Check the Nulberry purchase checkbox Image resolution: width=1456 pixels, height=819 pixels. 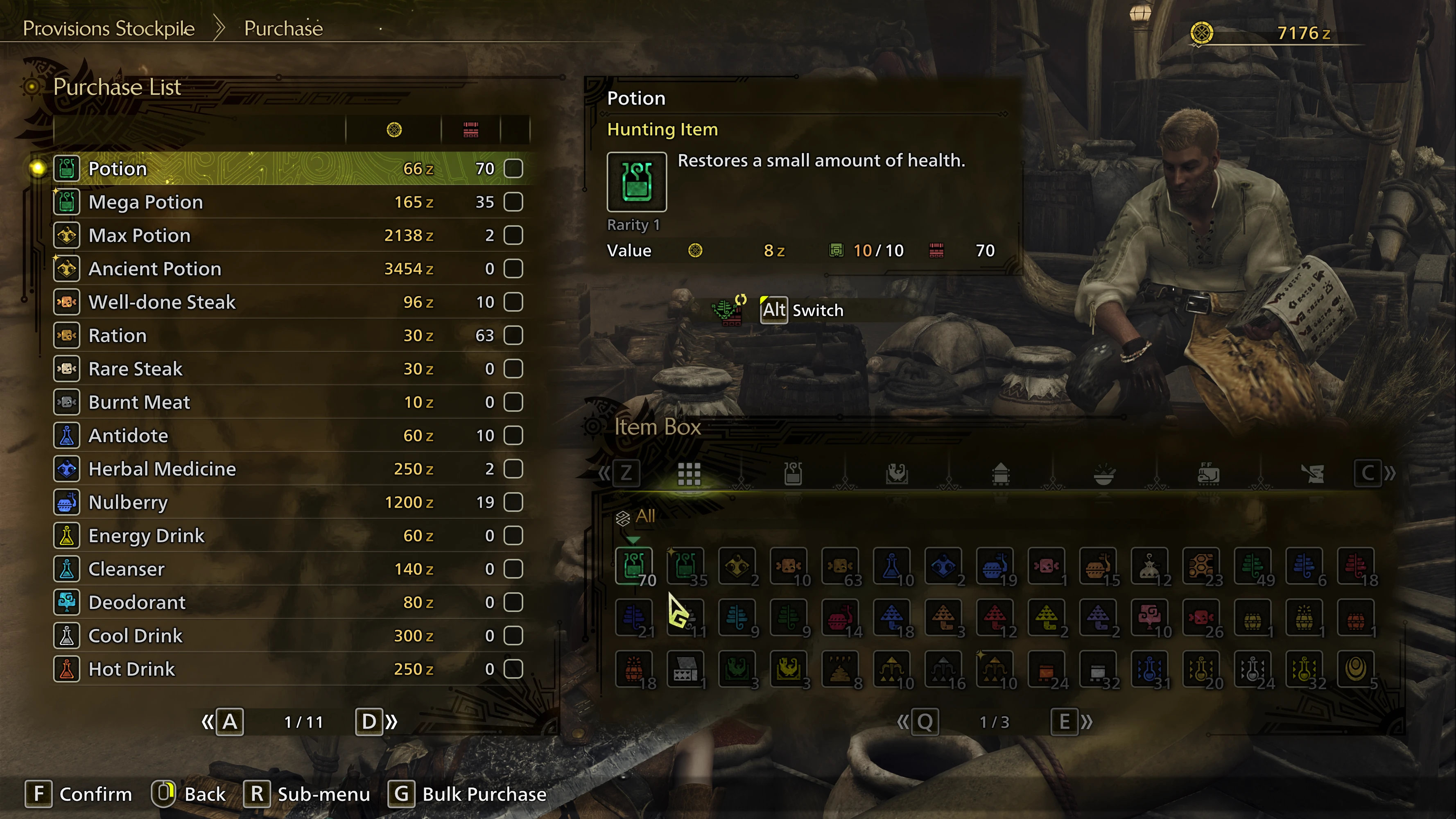[x=513, y=502]
